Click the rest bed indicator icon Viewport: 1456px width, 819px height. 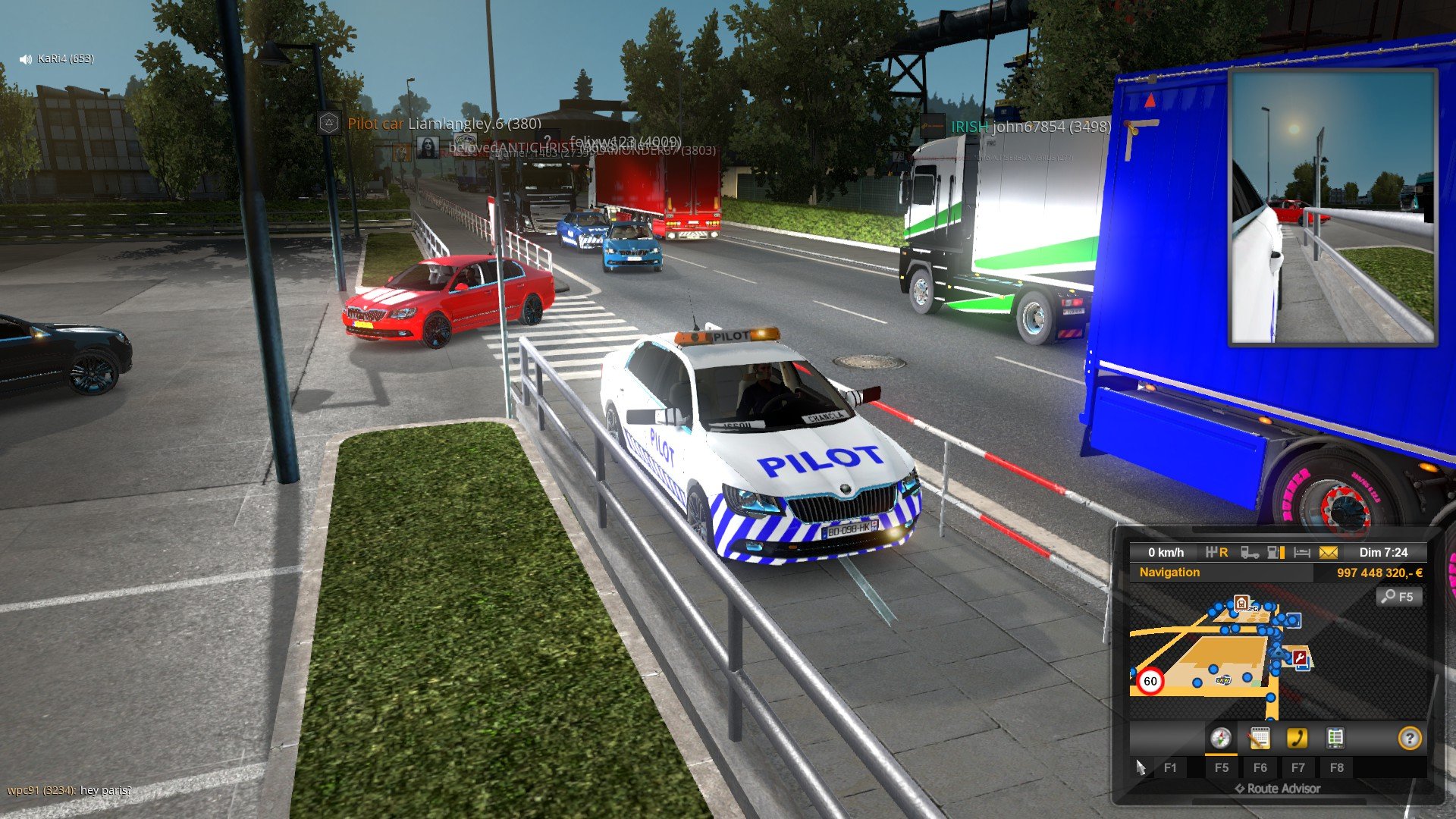[x=1302, y=553]
